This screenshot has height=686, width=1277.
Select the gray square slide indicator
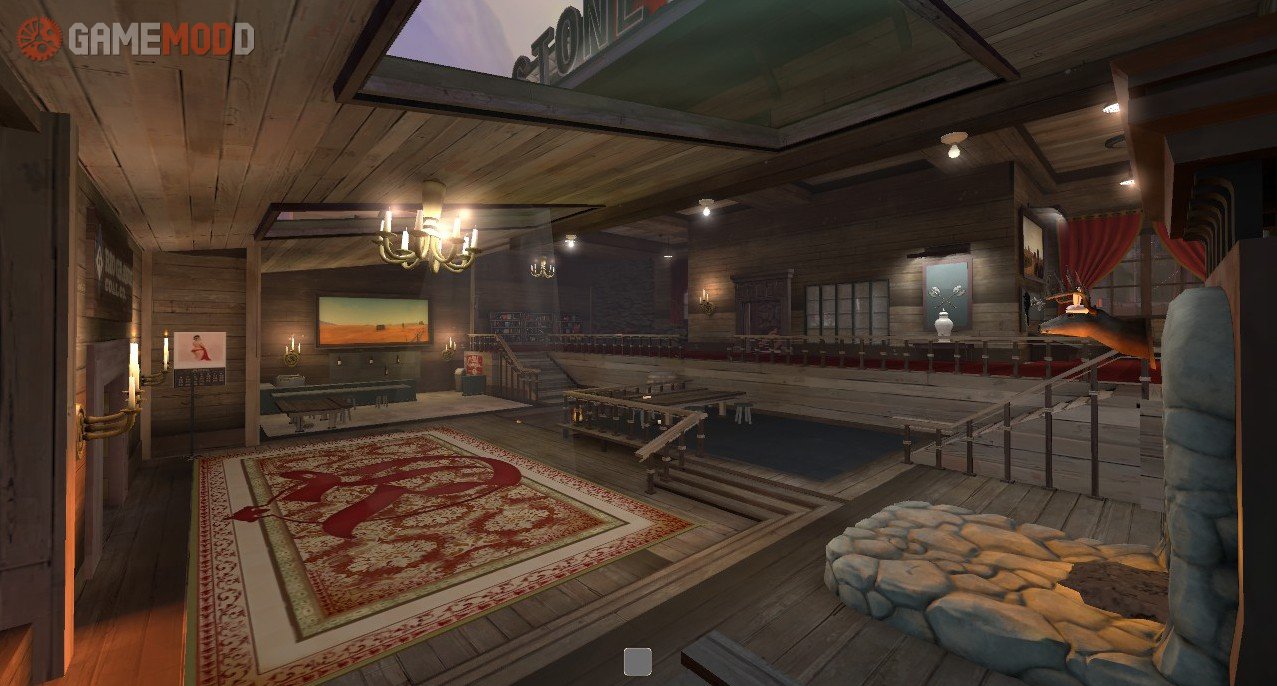[637, 661]
